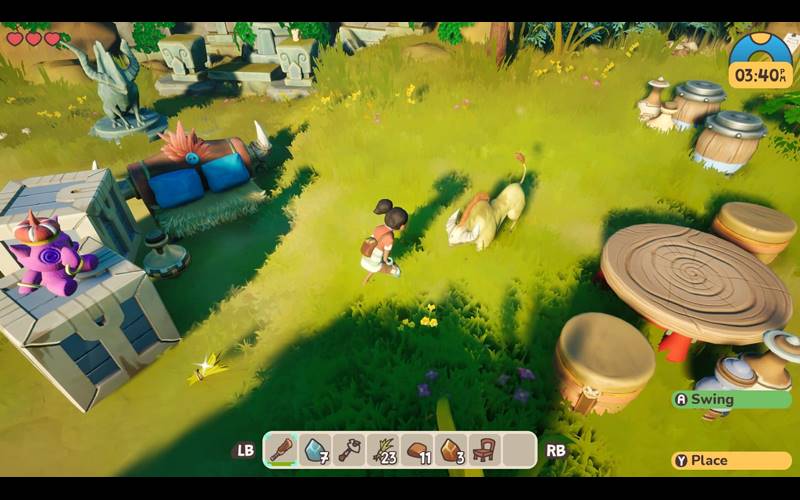Image resolution: width=800 pixels, height=500 pixels.
Task: Select the wooden club hotbar slot
Action: [x=282, y=450]
